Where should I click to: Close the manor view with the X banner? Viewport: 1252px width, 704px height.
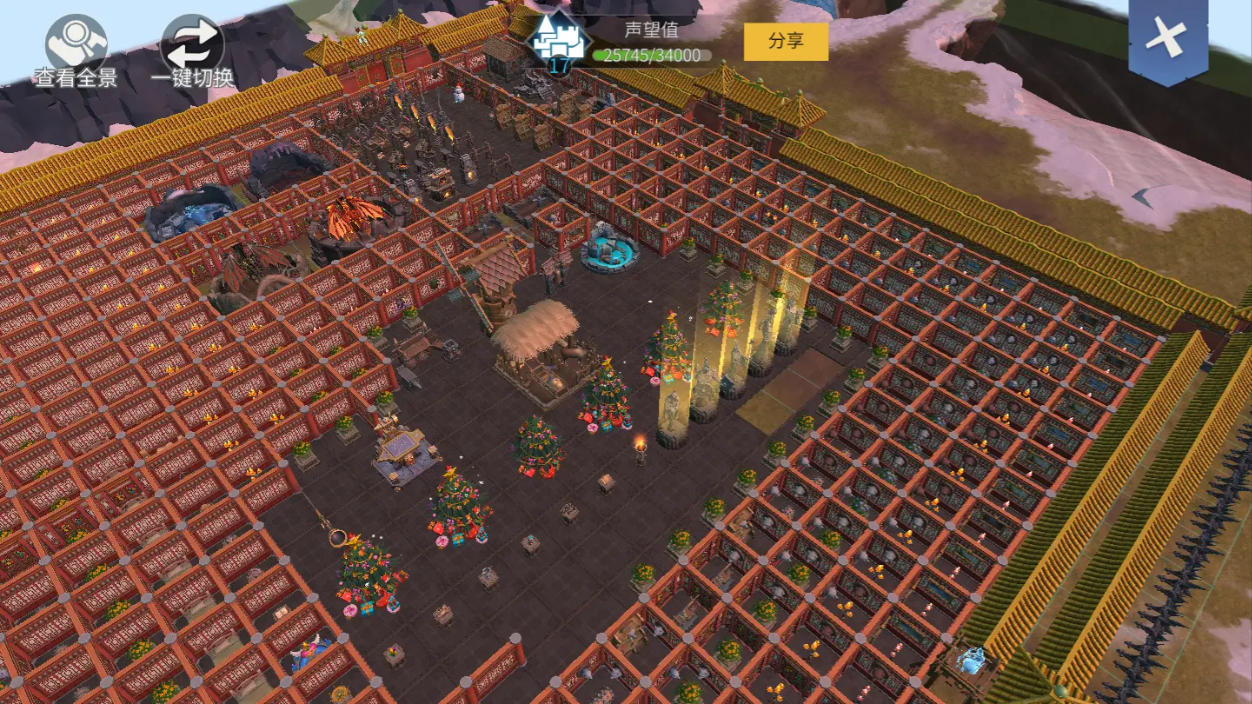(1167, 40)
